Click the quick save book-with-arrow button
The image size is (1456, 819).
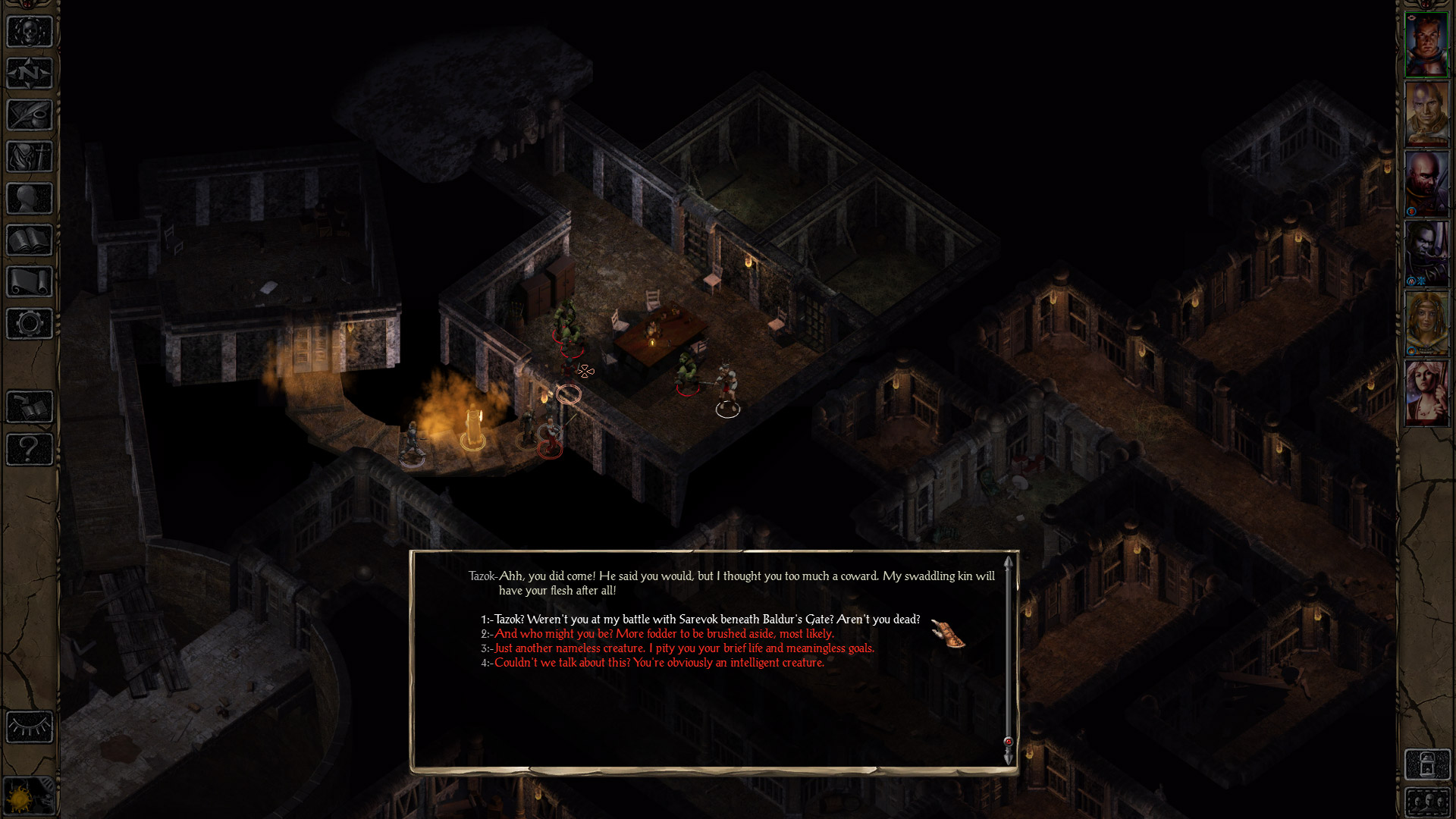pyautogui.click(x=30, y=407)
